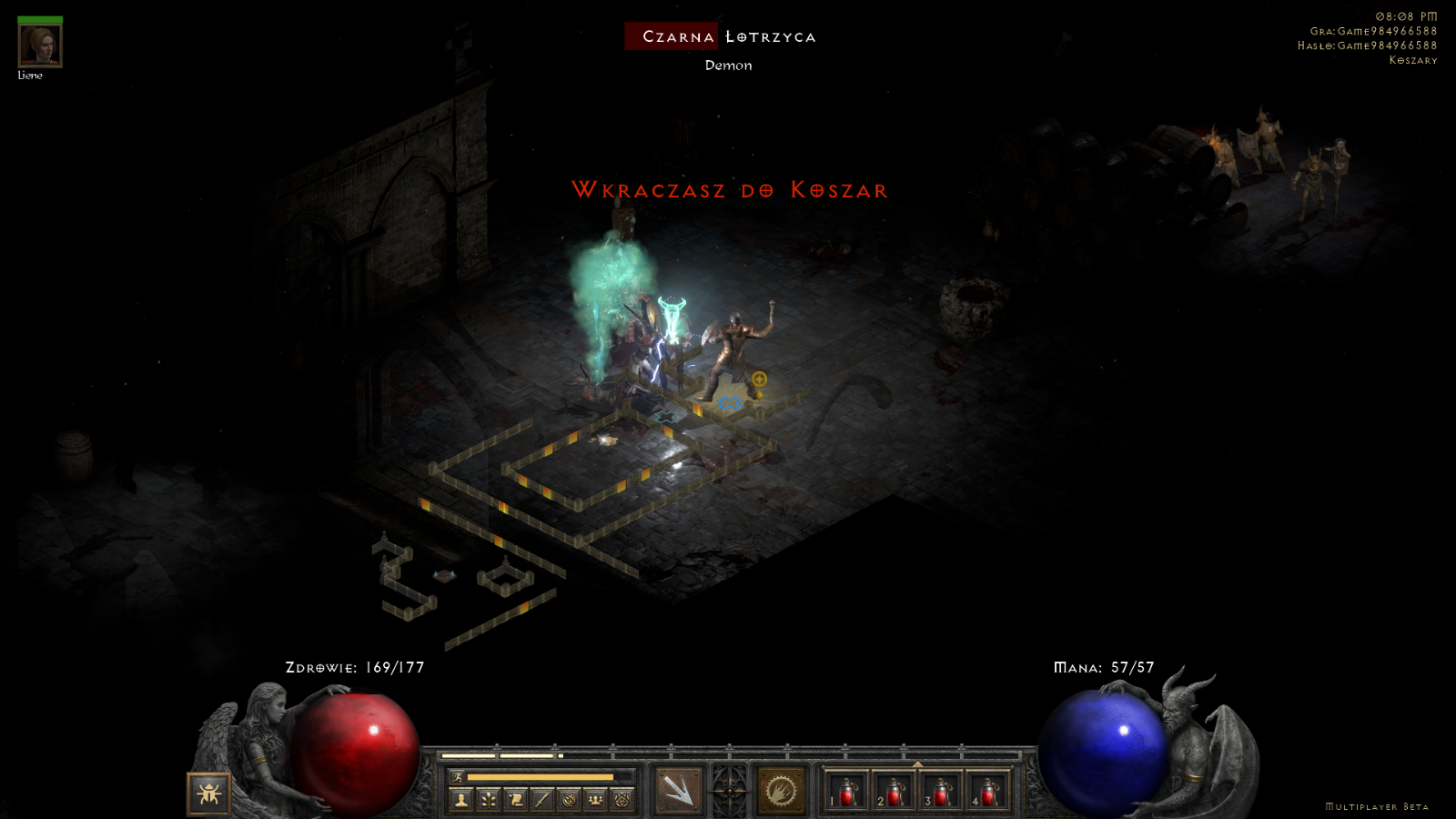Open the character sheet button
1456x819 pixels.
pos(461,800)
